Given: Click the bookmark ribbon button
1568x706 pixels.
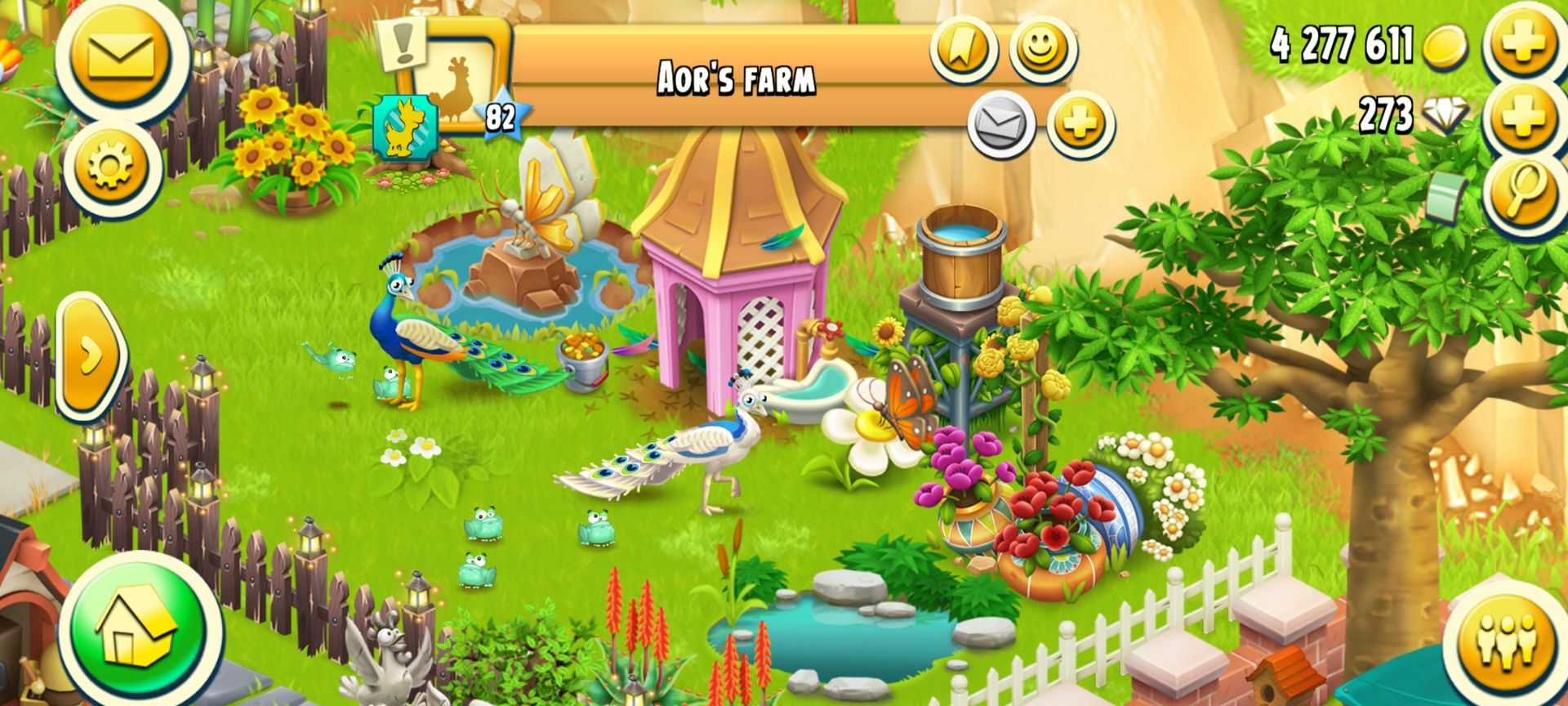Looking at the screenshot, I should 964,49.
